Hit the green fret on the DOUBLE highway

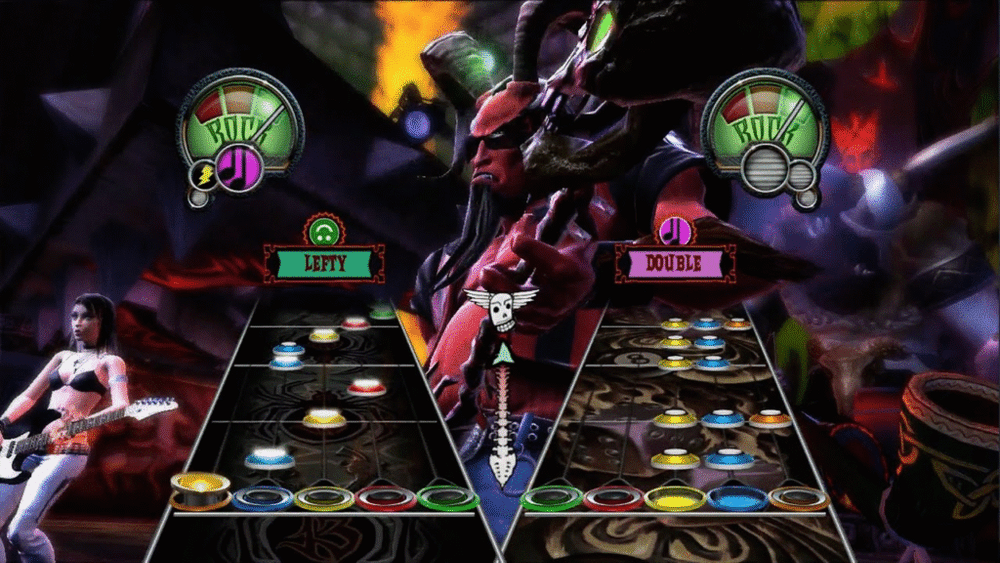(551, 497)
